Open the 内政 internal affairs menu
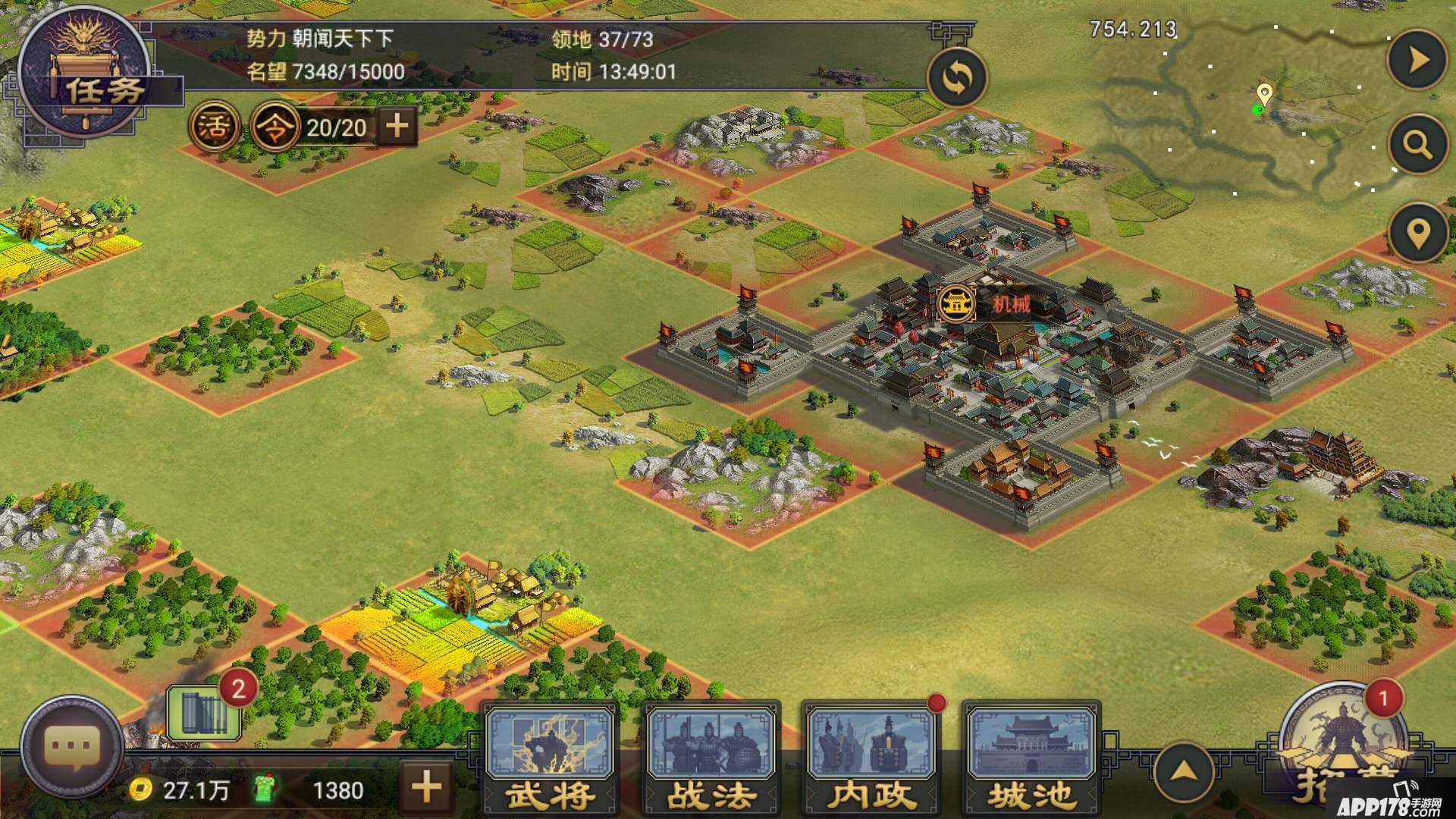The image size is (1456, 819). coord(871,758)
